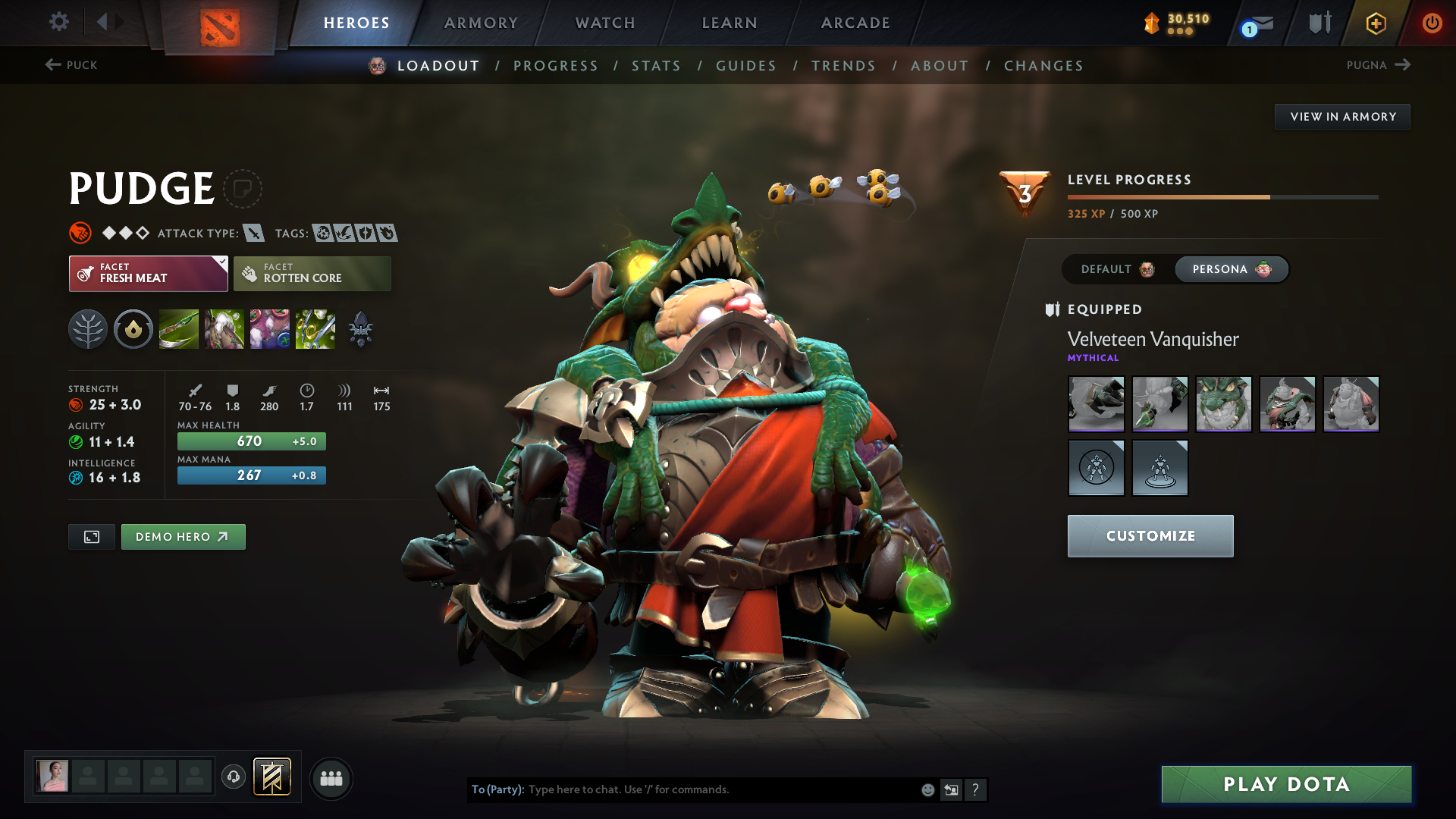Click the Aghanim's Scepter upgrade icon
The height and width of the screenshot is (819, 1456).
(x=360, y=329)
